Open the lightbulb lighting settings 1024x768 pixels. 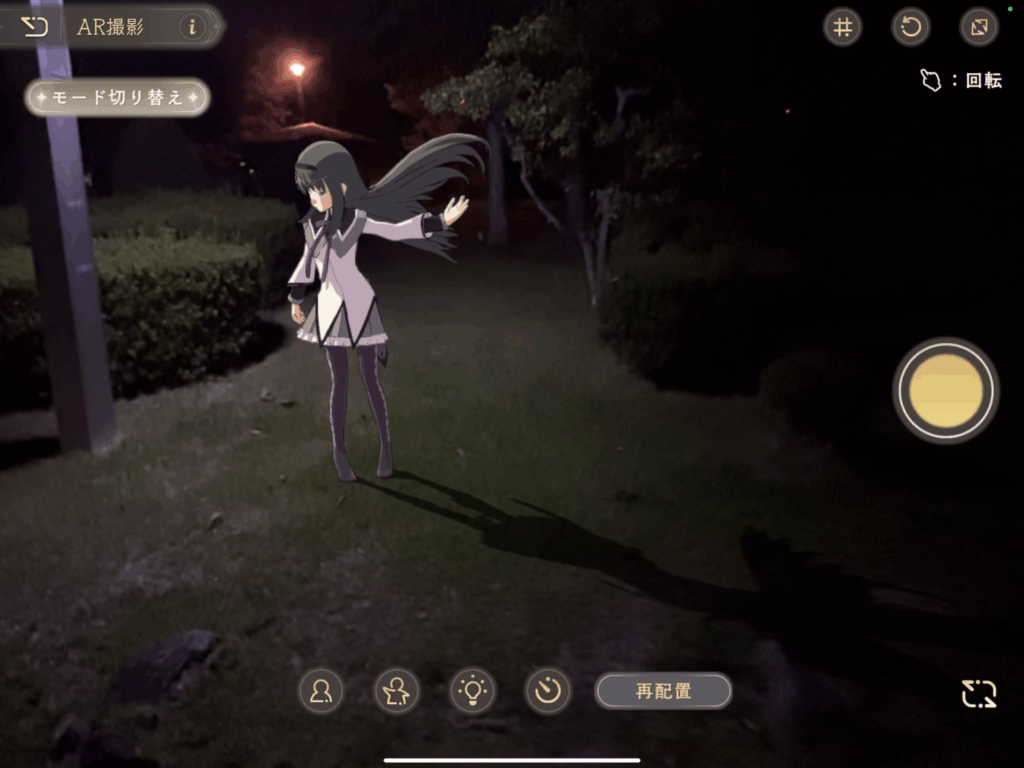(x=472, y=691)
